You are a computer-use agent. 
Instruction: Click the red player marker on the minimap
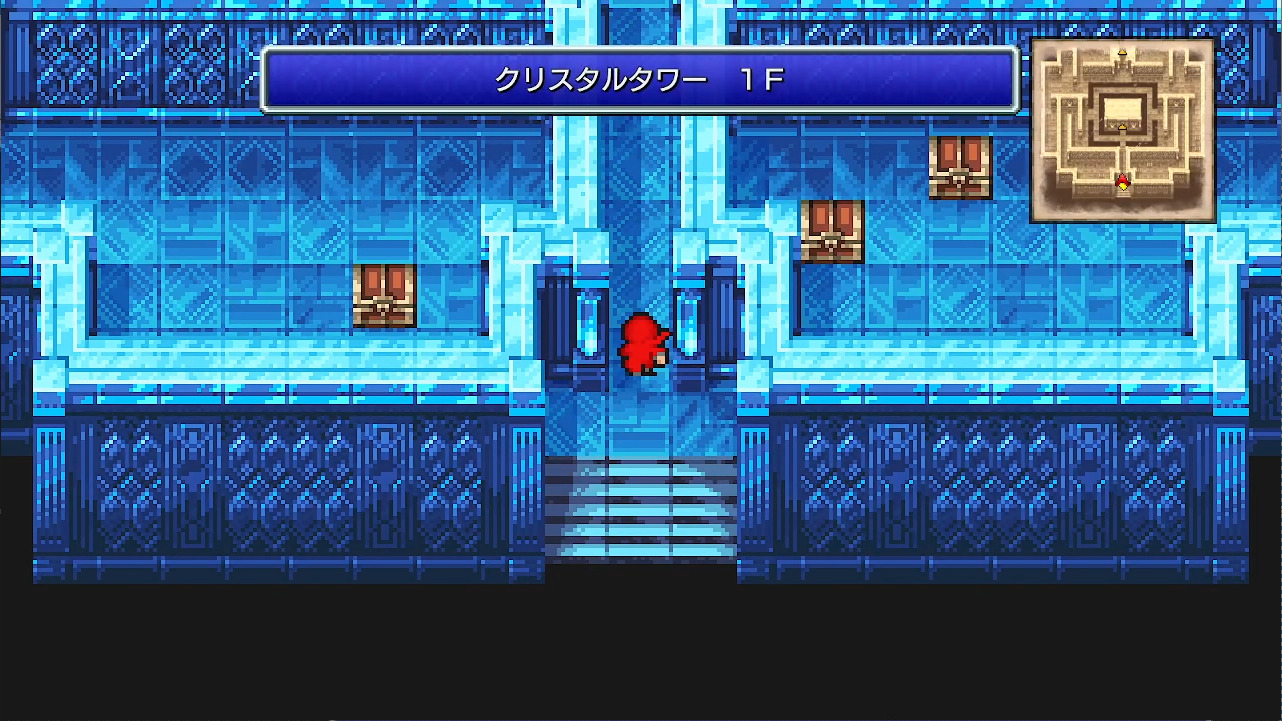[x=1122, y=179]
